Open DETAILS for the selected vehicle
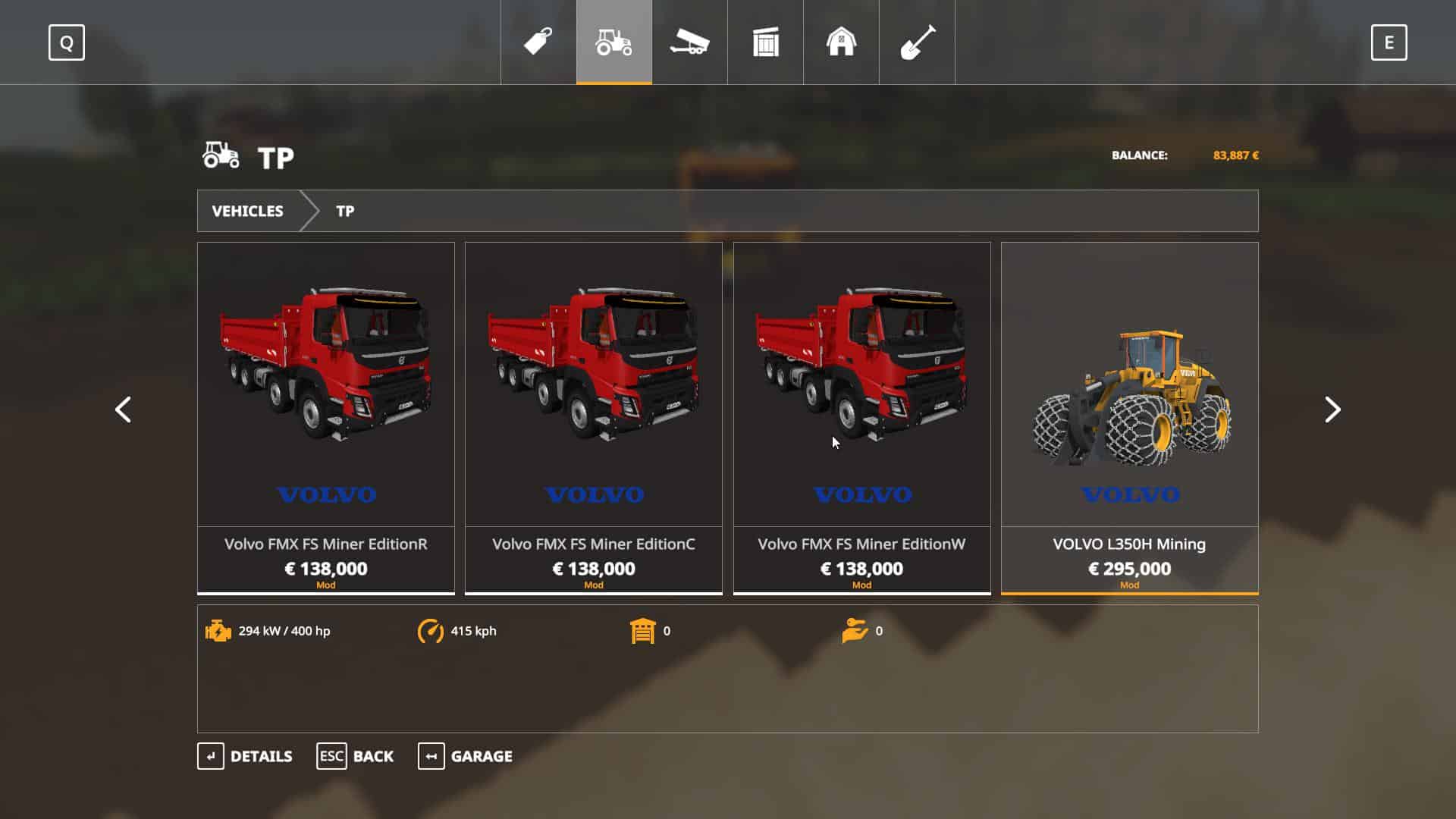 click(x=245, y=756)
